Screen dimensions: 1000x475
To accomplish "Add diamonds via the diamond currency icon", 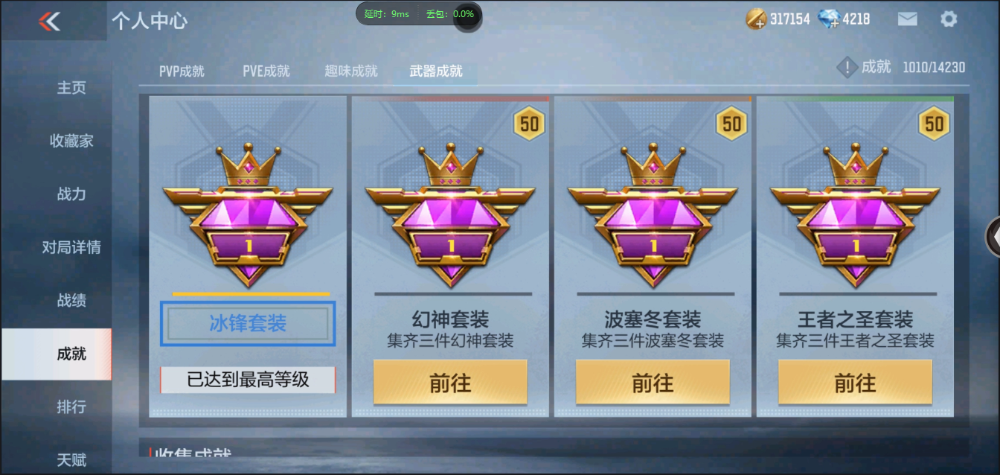I will click(829, 19).
